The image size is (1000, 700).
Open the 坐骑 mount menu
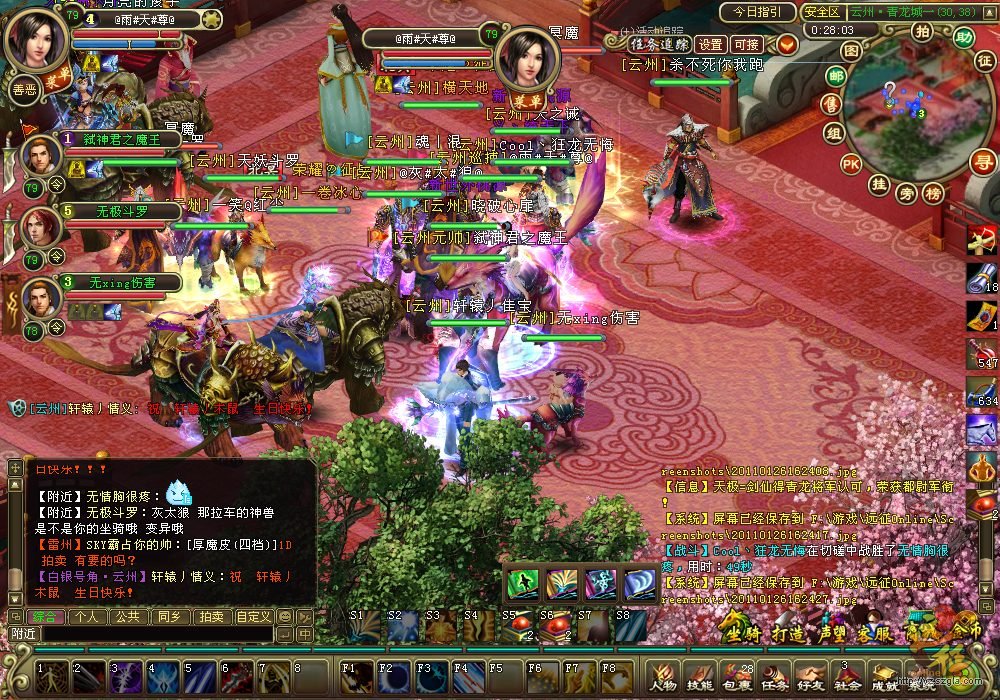pyautogui.click(x=743, y=633)
